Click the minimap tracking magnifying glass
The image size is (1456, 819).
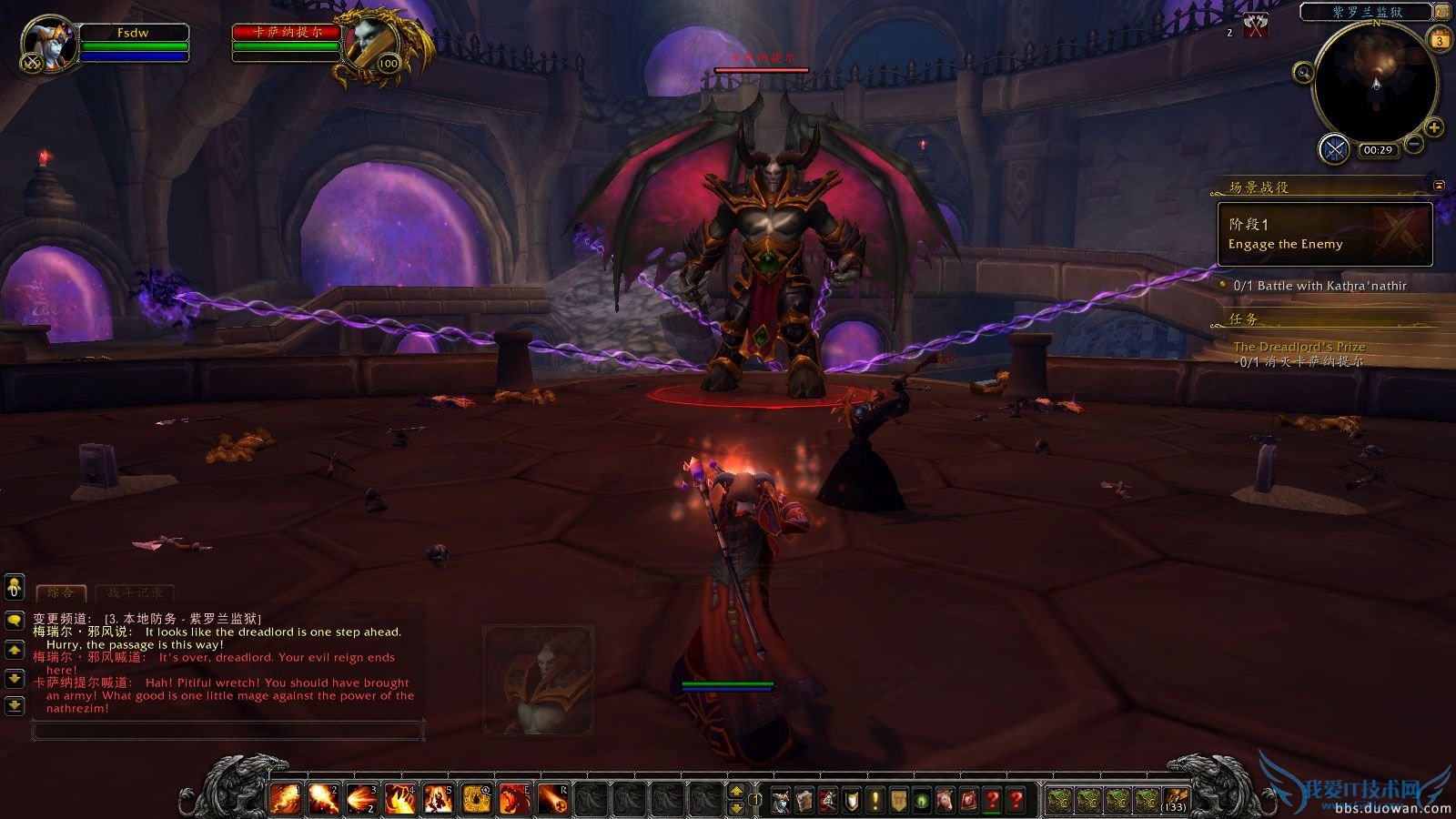point(1303,73)
